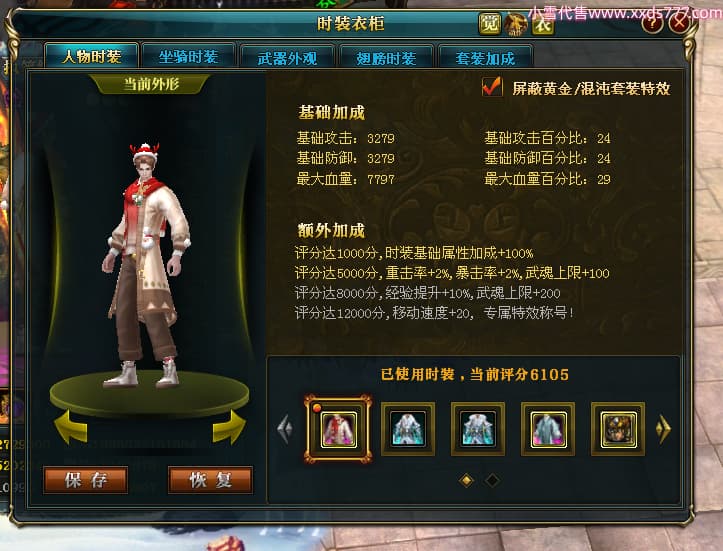Viewport: 723px width, 551px height.
Task: Open help with the question mark button
Action: click(652, 22)
